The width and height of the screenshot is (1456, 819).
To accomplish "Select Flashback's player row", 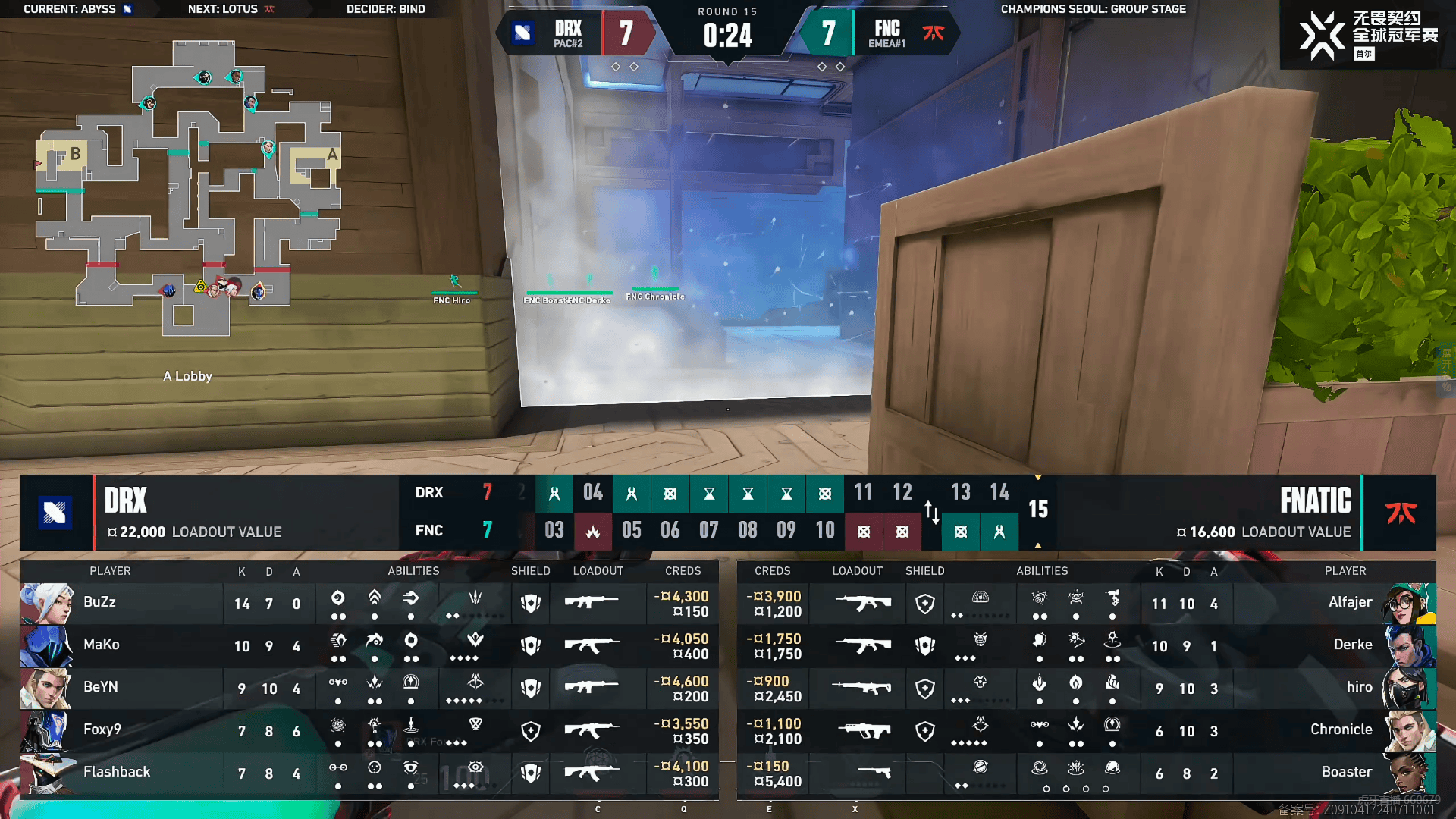I will click(x=121, y=773).
